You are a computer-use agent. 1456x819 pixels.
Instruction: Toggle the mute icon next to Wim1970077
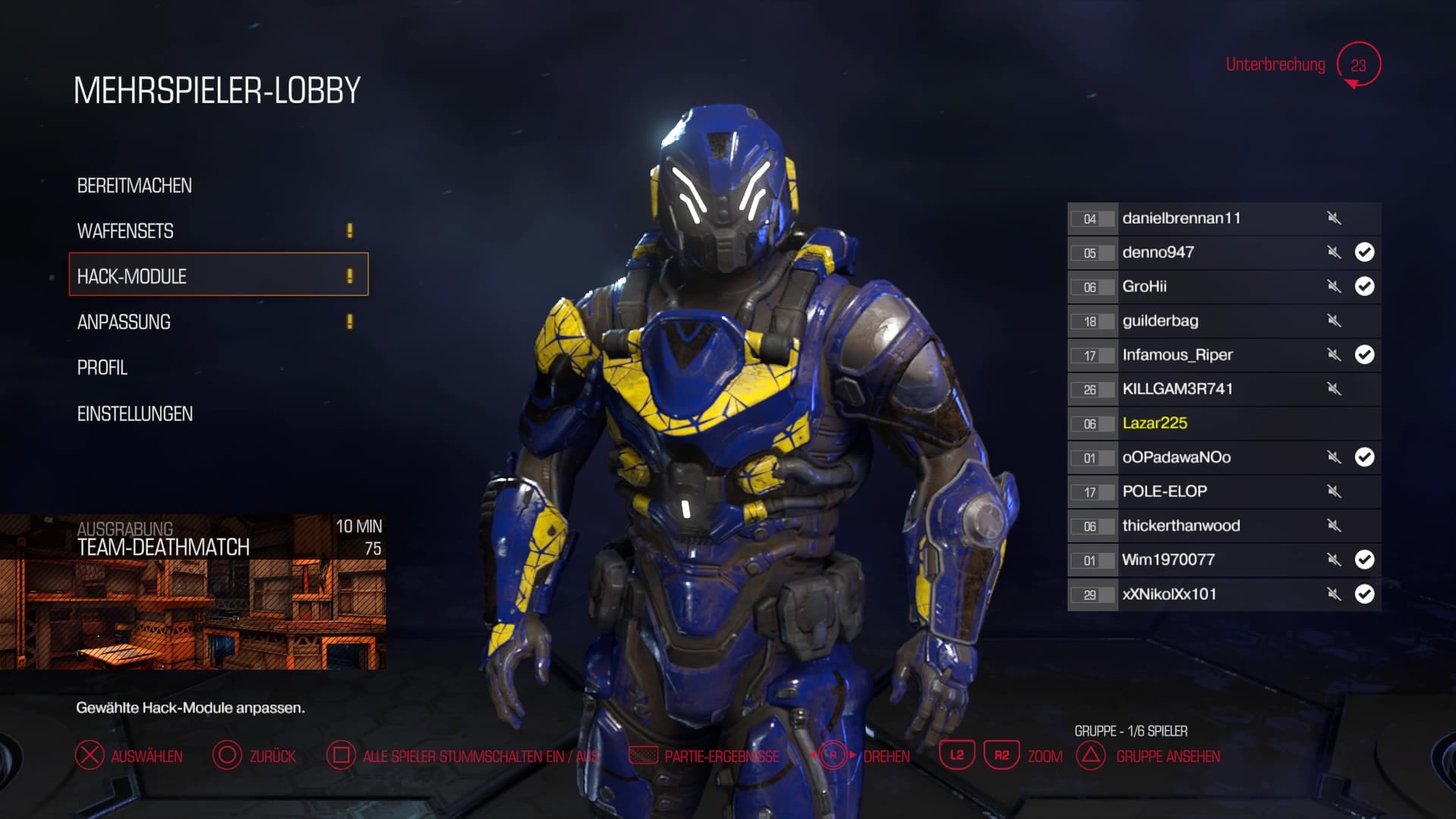click(x=1334, y=560)
